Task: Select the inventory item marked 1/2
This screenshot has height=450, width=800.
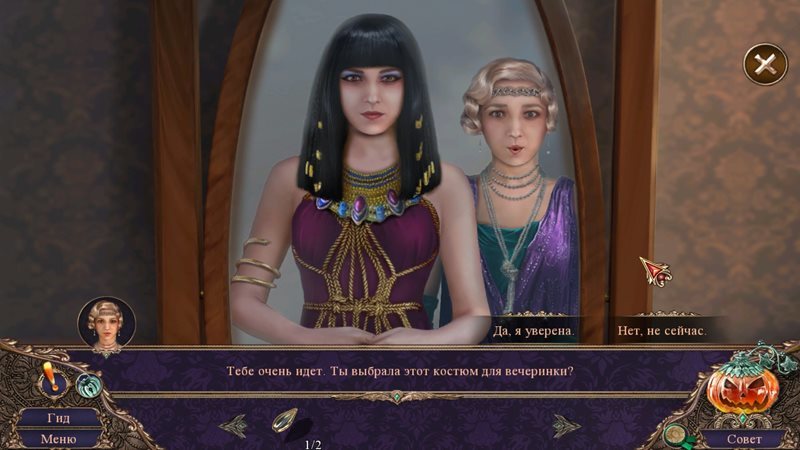Action: point(283,421)
